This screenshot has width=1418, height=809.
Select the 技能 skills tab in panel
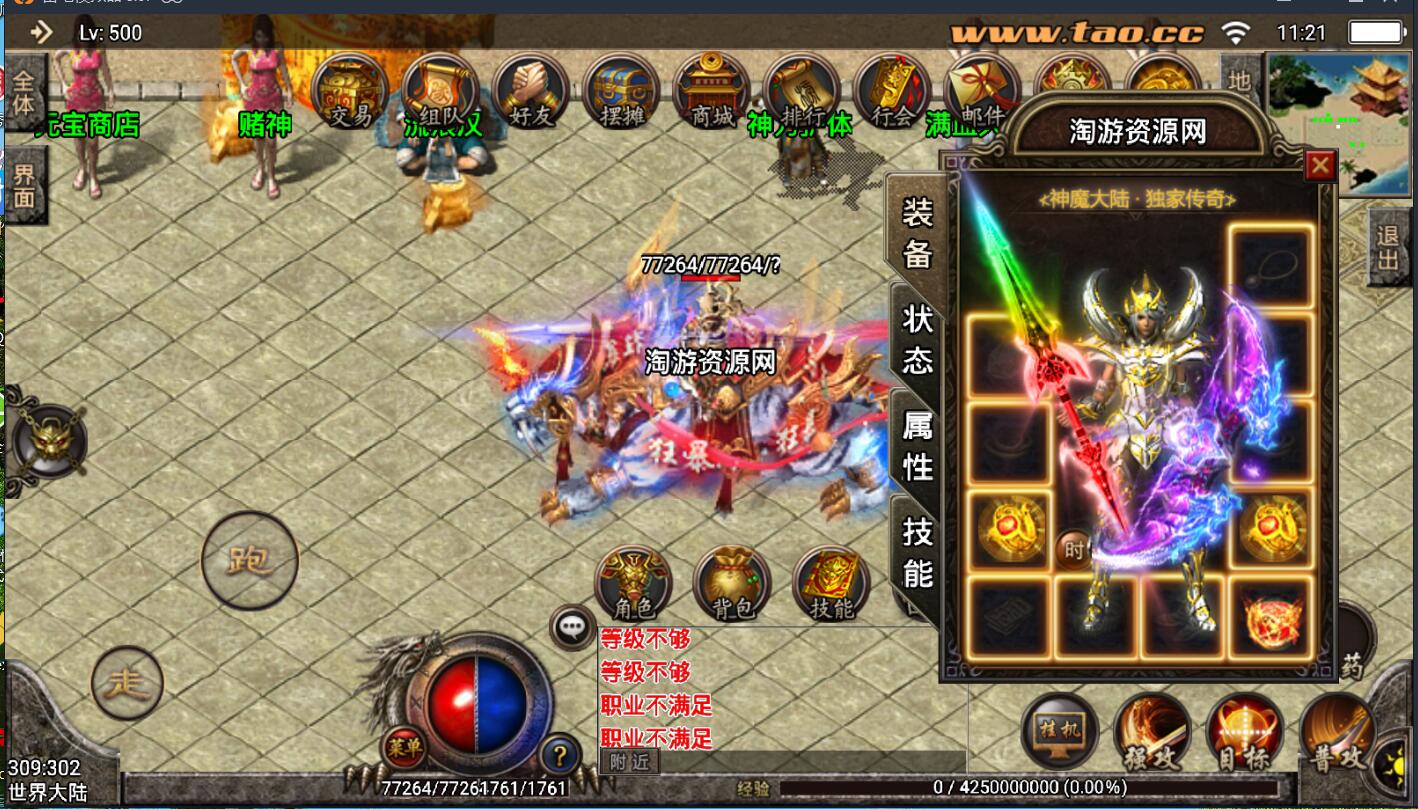pyautogui.click(x=917, y=551)
